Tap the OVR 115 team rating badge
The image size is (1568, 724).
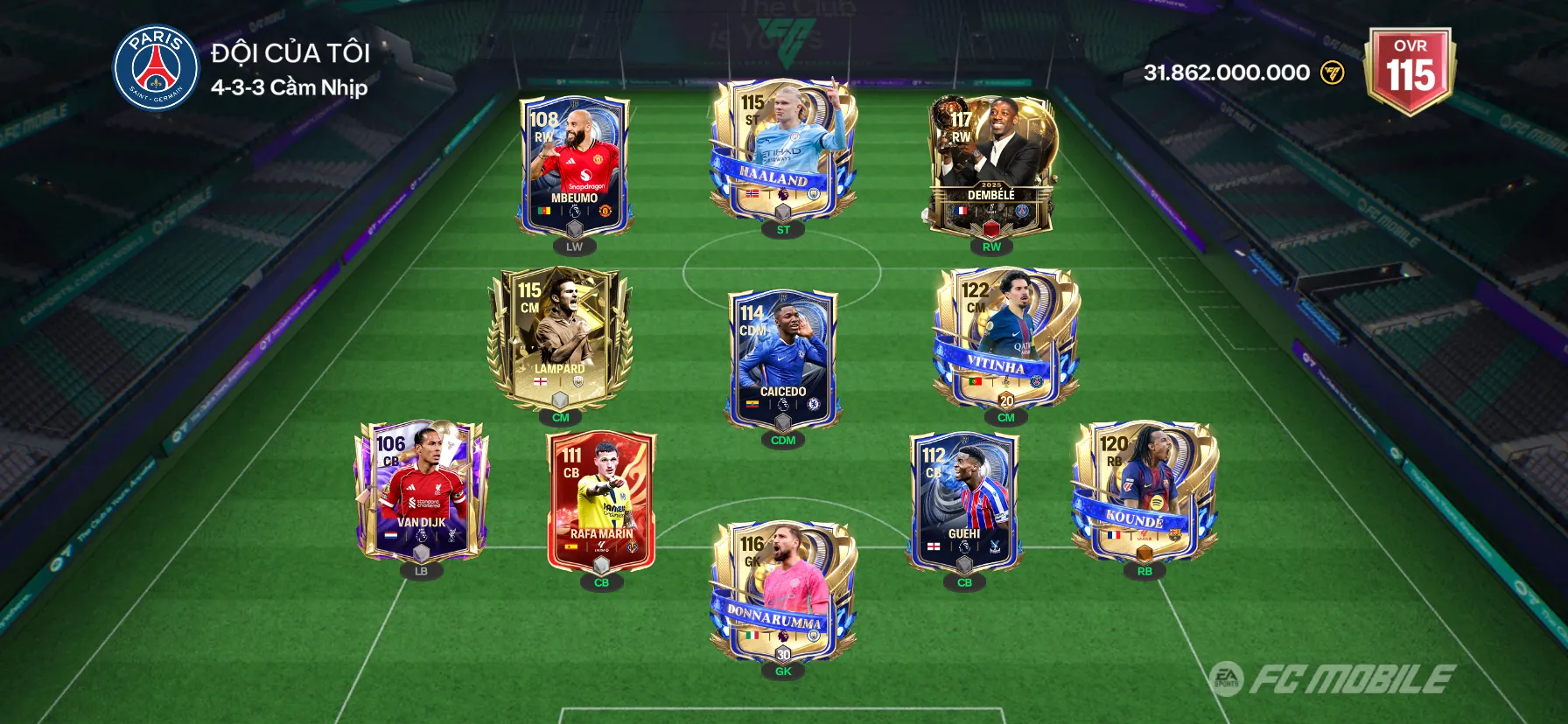[x=1410, y=70]
